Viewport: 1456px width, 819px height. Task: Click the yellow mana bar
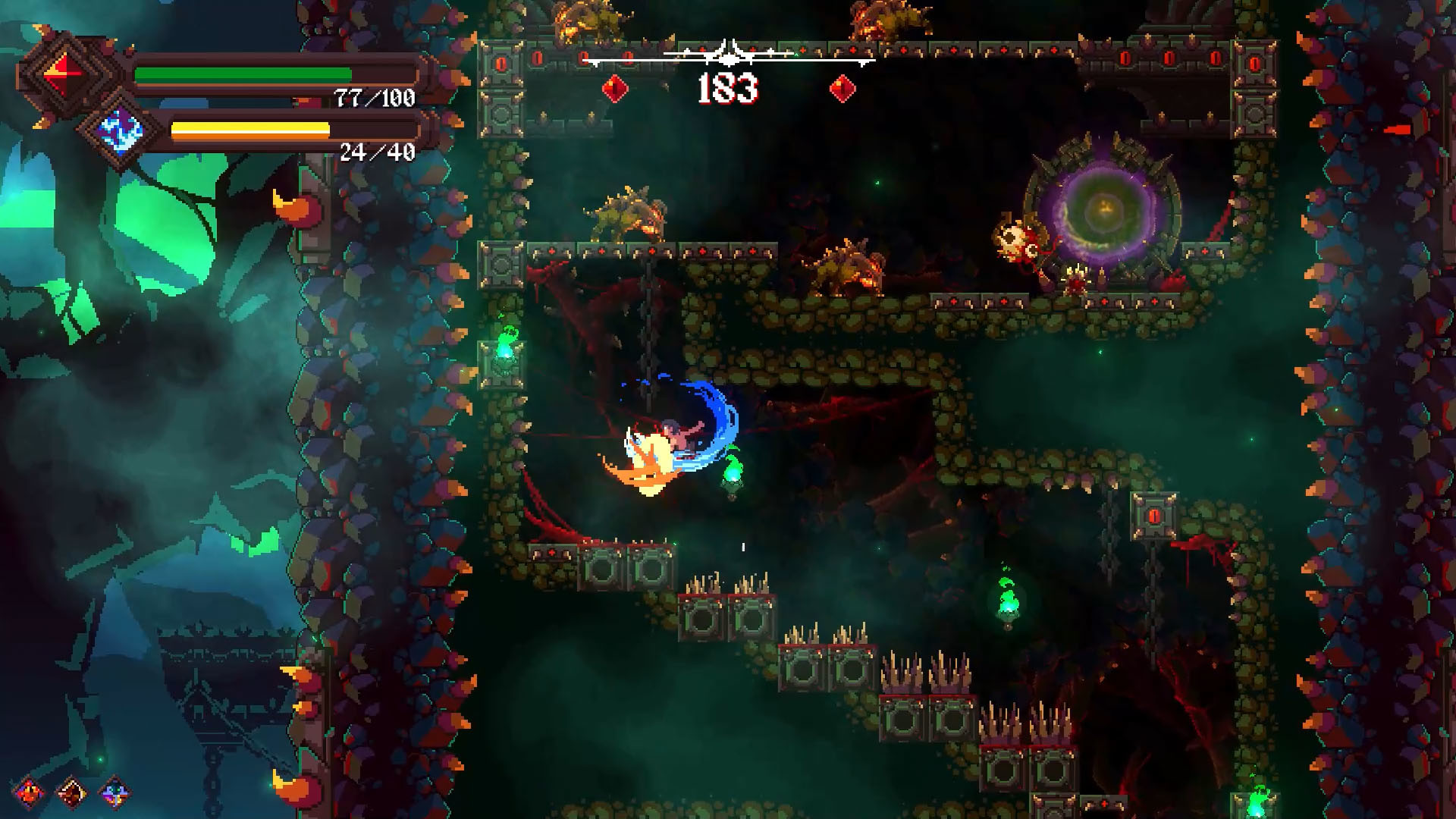click(250, 127)
